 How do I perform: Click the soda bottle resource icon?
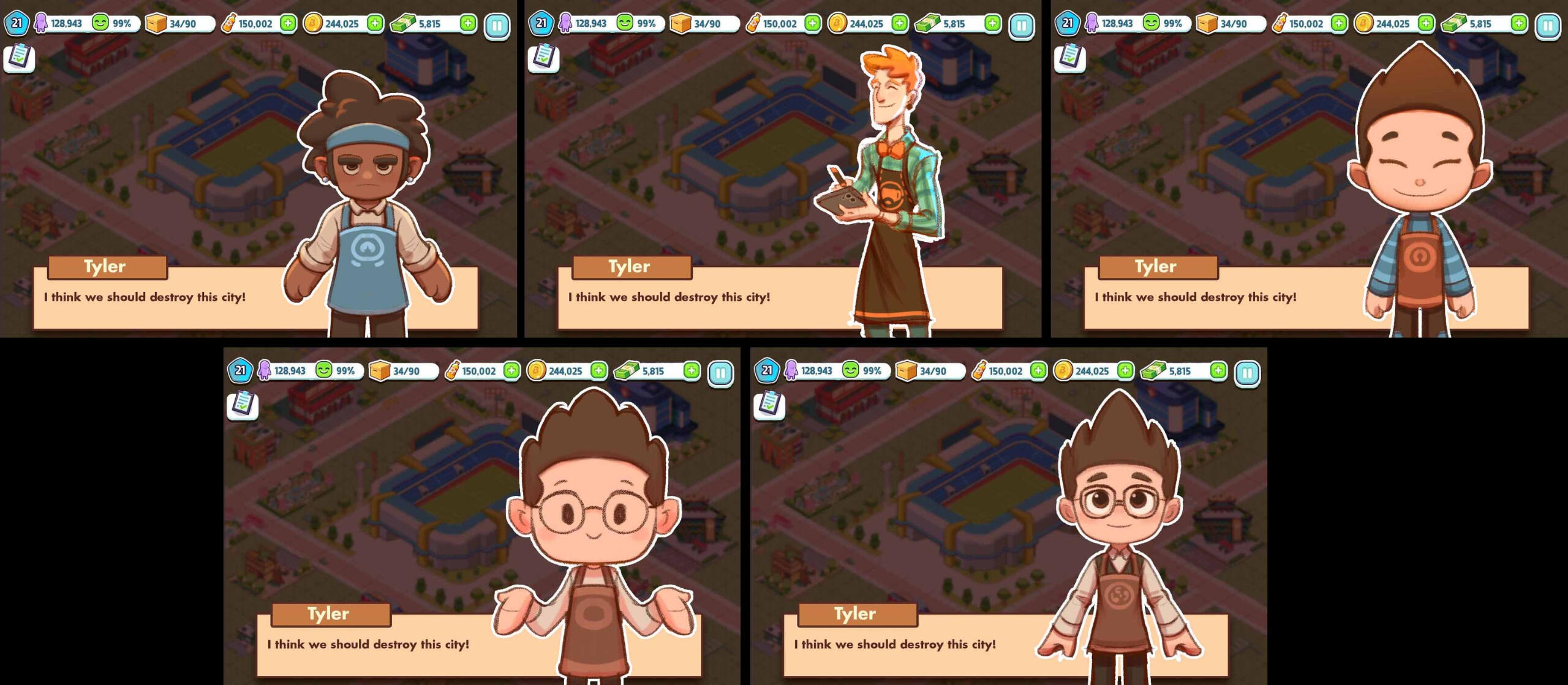point(230,23)
